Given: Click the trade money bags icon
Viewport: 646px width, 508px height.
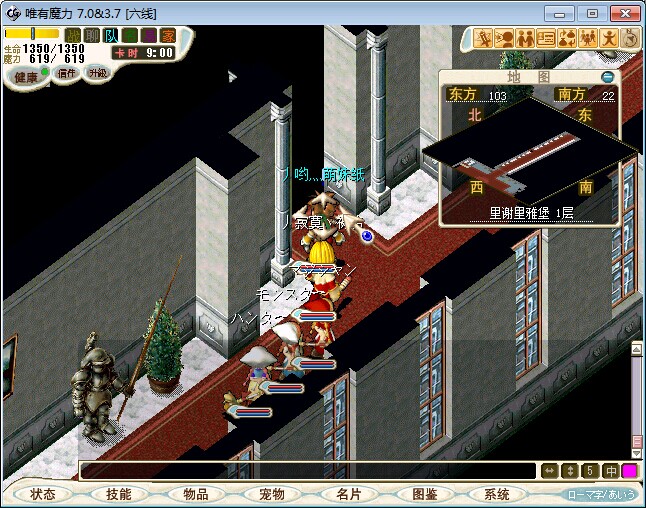Looking at the screenshot, I should [x=567, y=38].
